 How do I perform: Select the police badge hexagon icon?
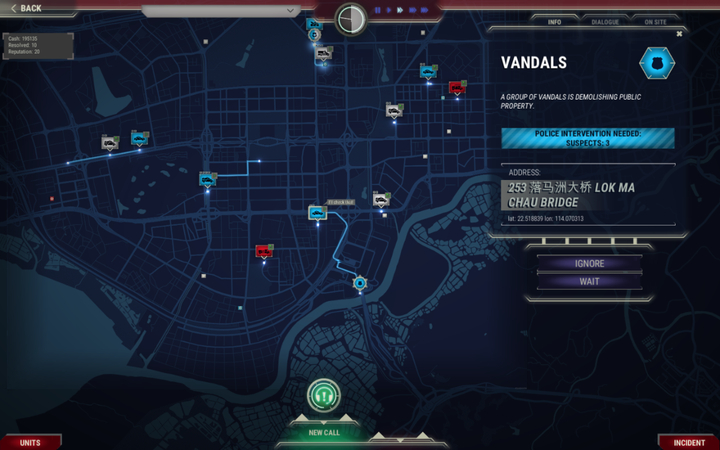[x=657, y=63]
